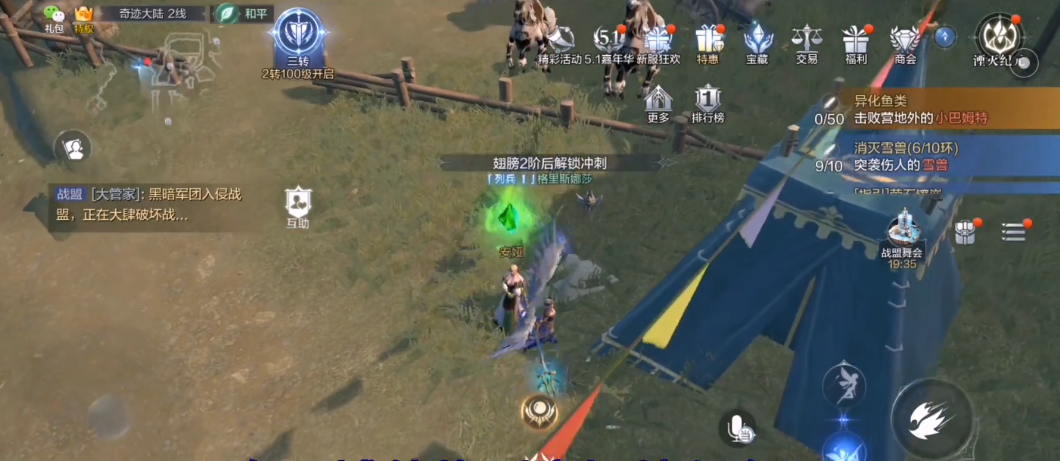
Task: Open the 精彩活动 events menu
Action: tap(559, 42)
